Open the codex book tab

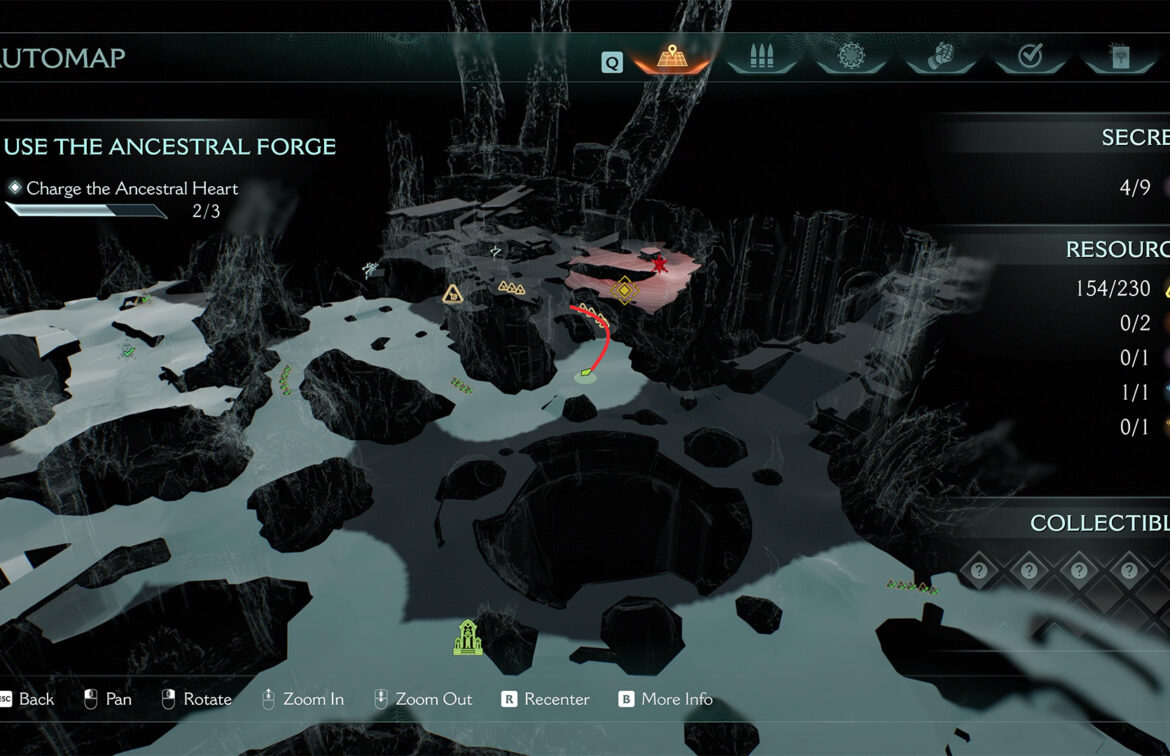(x=1118, y=57)
